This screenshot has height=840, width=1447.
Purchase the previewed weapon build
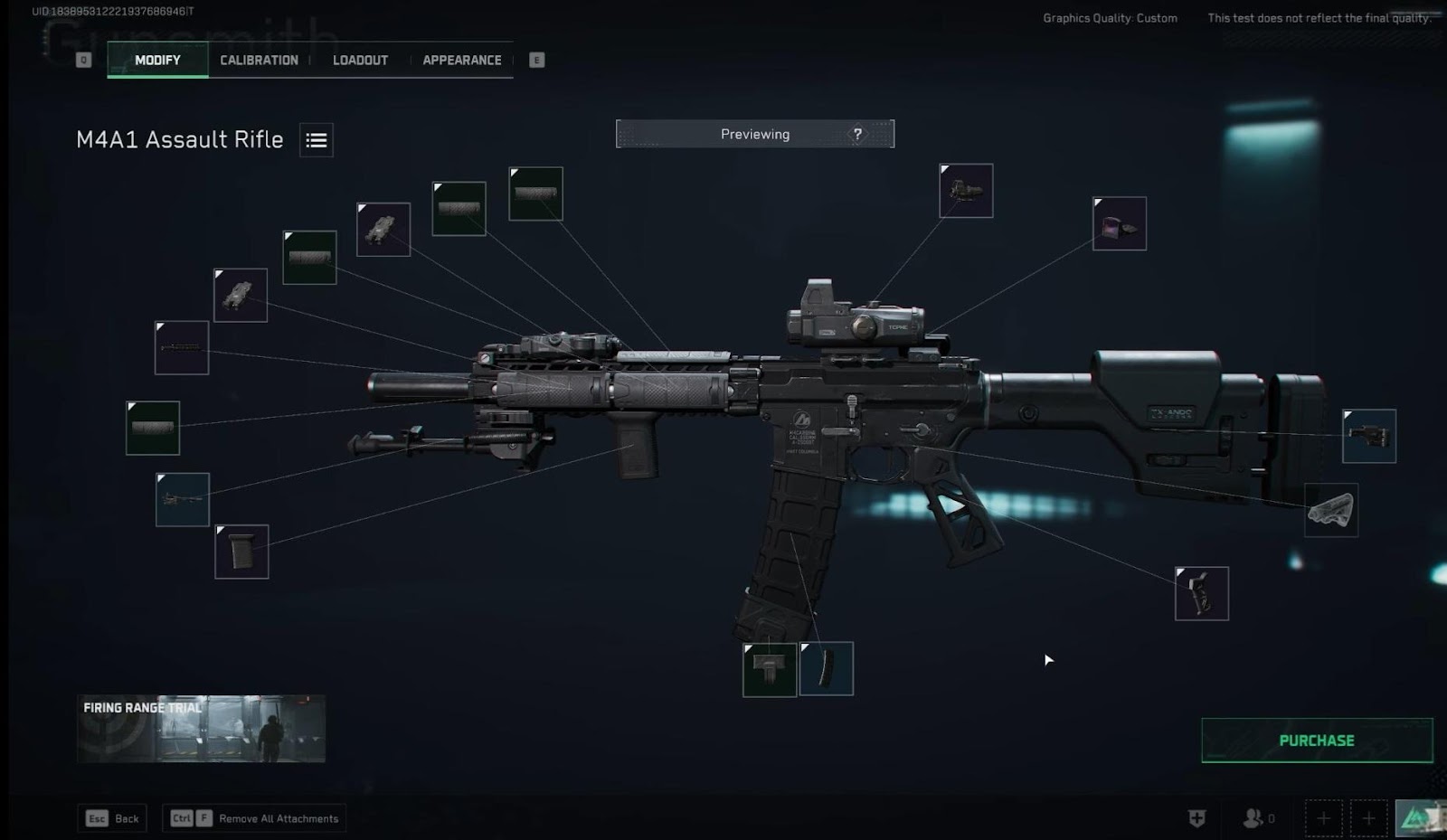point(1316,741)
